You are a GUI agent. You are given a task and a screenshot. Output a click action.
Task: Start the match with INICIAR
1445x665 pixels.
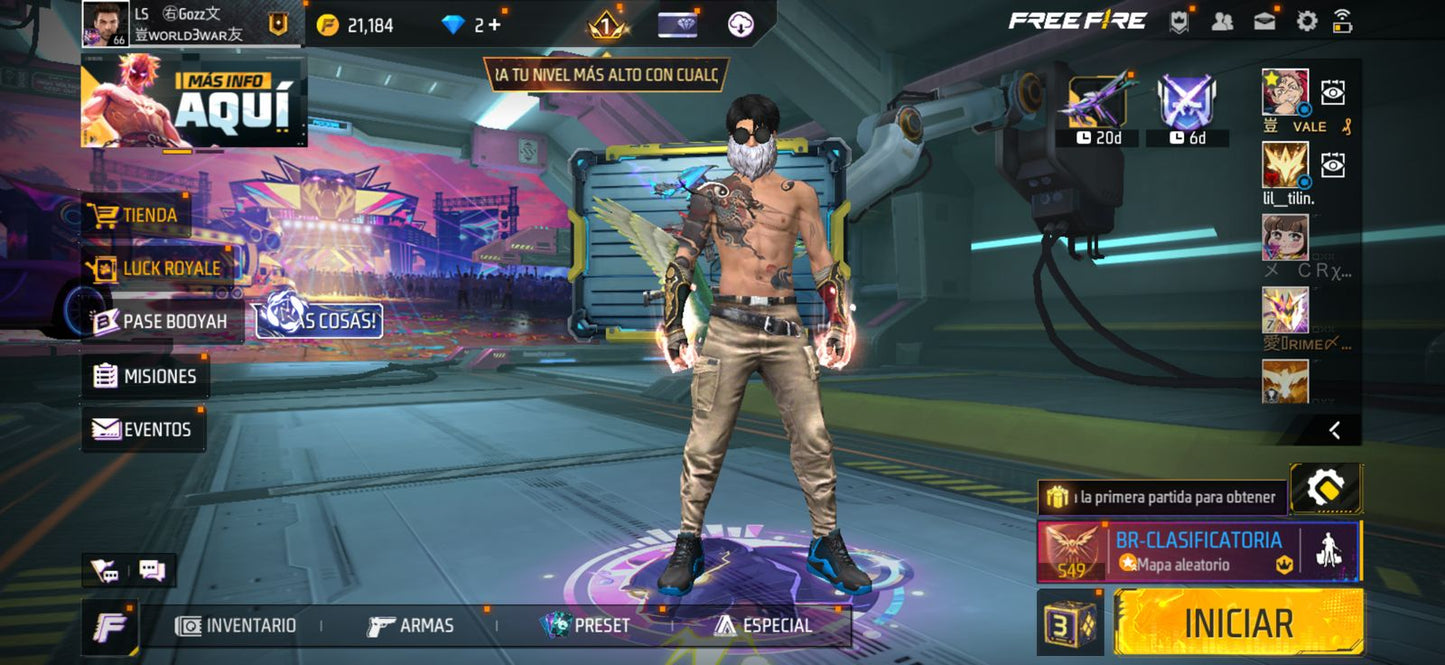1238,622
